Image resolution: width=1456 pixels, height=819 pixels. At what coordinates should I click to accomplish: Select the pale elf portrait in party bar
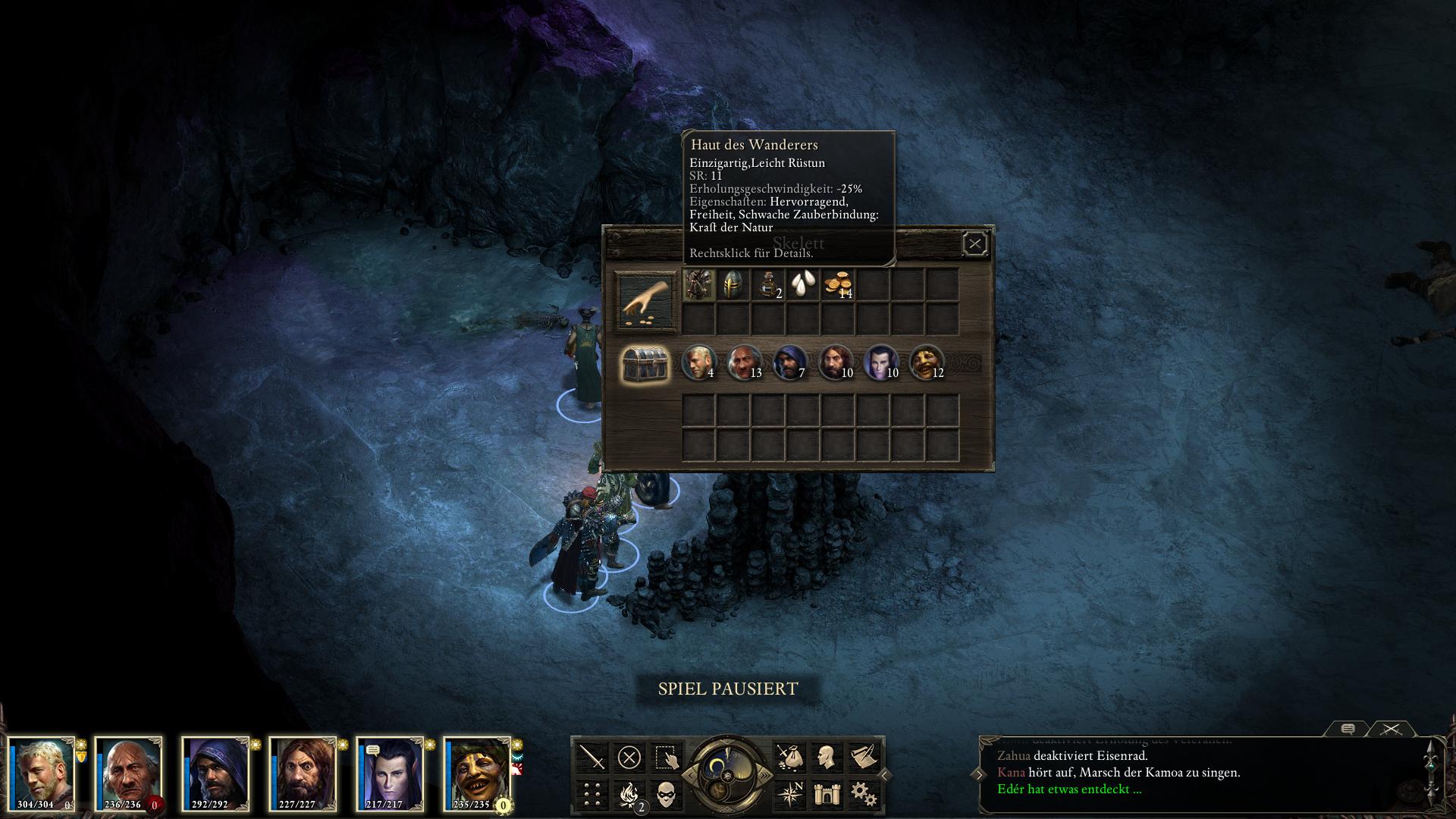(390, 773)
